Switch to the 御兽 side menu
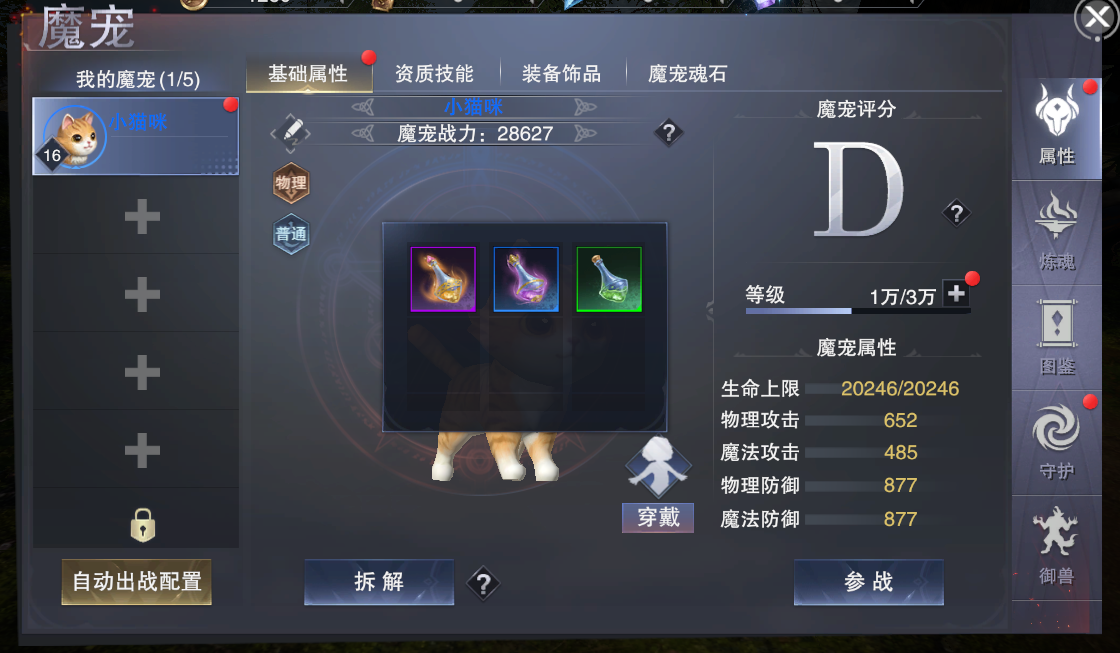The width and height of the screenshot is (1120, 653). point(1057,547)
